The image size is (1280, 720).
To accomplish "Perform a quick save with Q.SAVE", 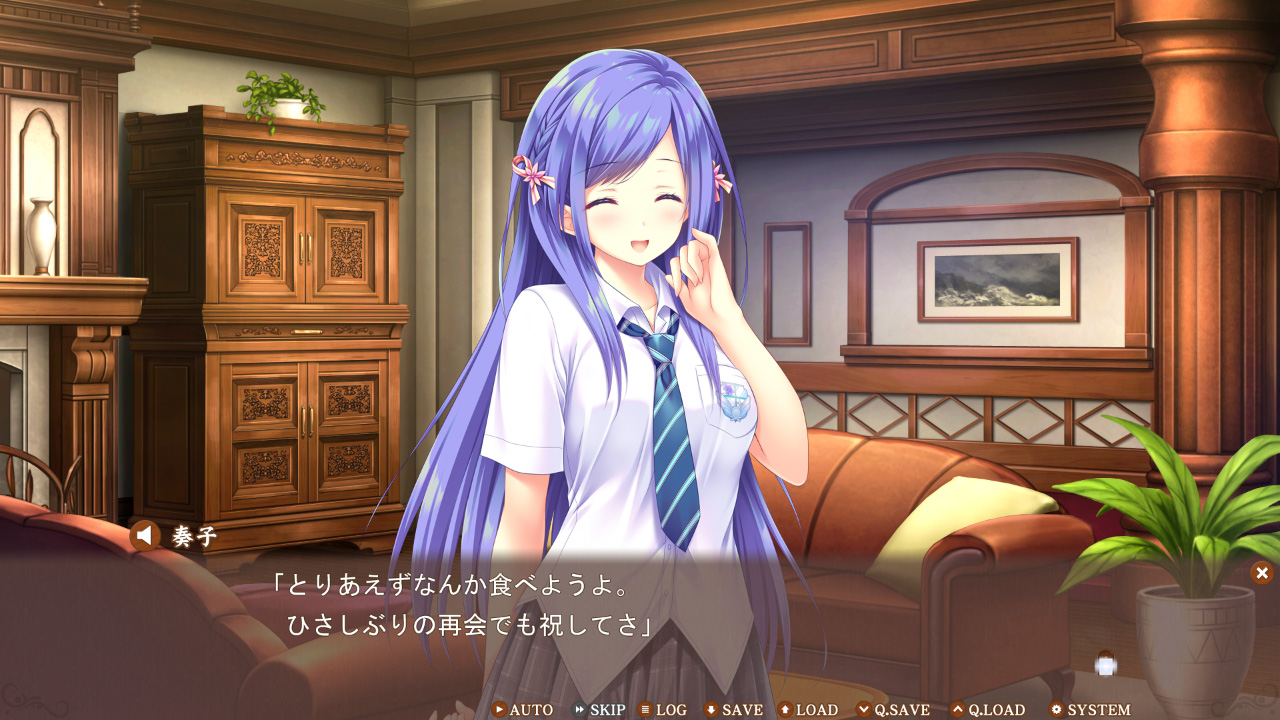I will tap(893, 710).
